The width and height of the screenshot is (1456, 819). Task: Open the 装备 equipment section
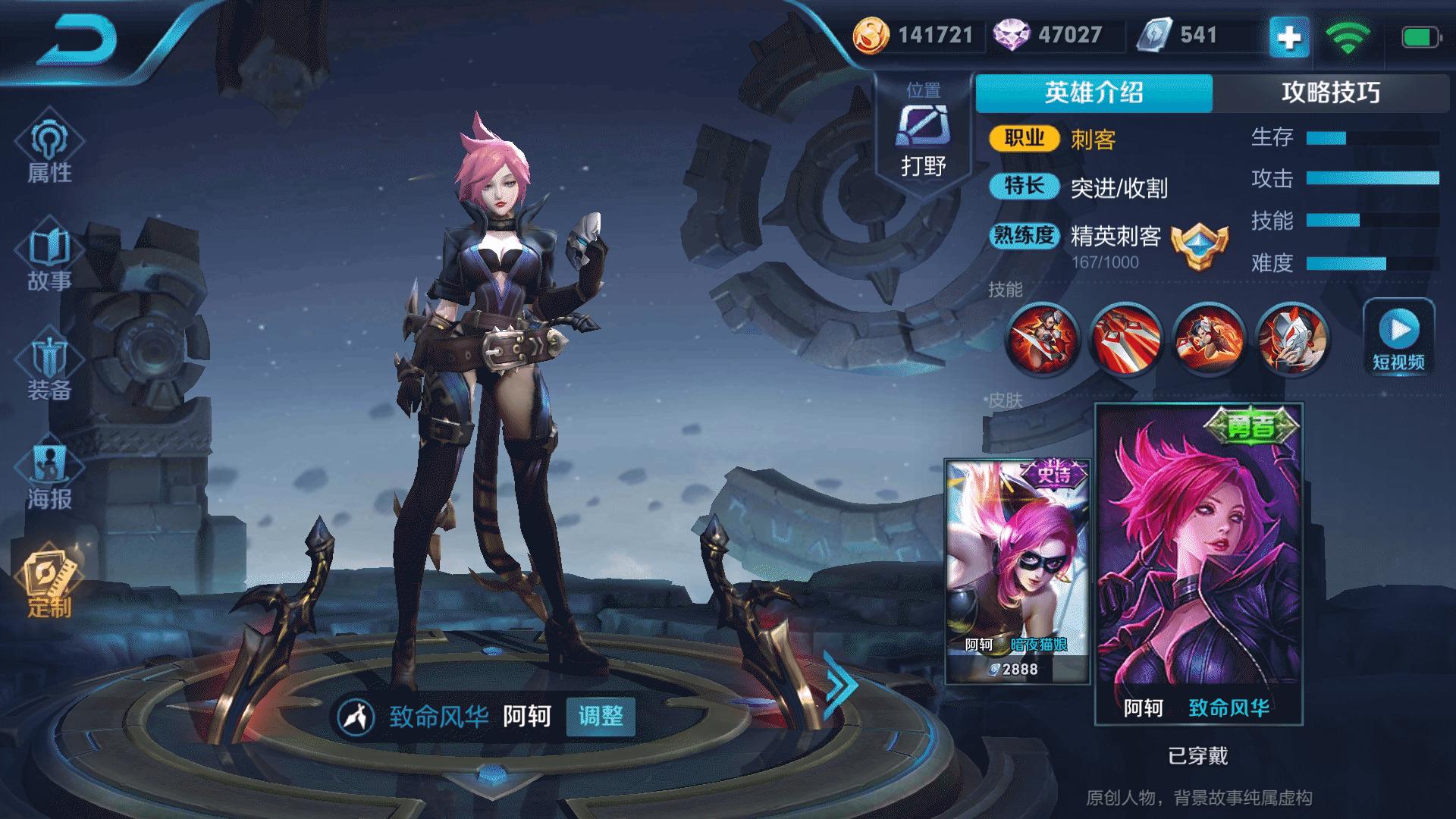50,368
